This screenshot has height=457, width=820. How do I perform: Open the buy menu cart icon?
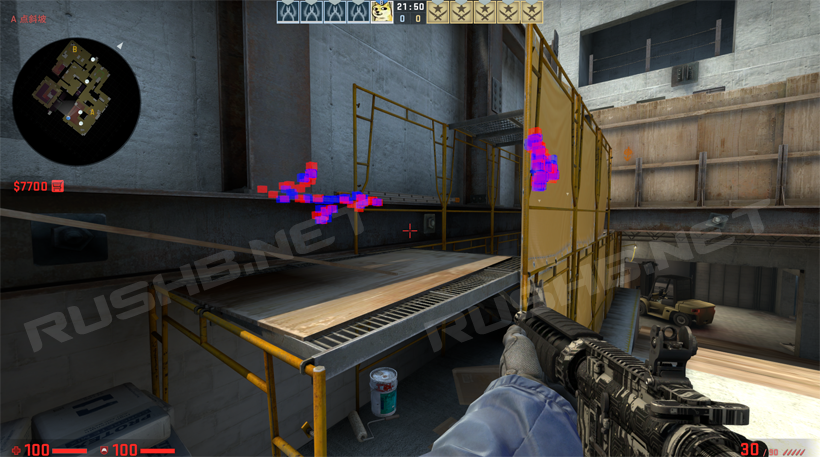[x=58, y=186]
